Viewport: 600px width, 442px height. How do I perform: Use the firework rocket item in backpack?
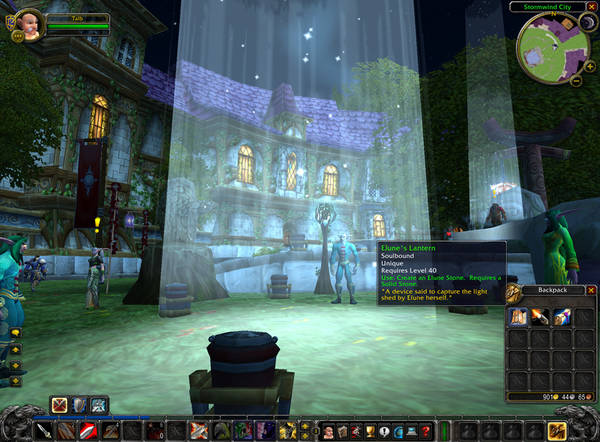[540, 317]
